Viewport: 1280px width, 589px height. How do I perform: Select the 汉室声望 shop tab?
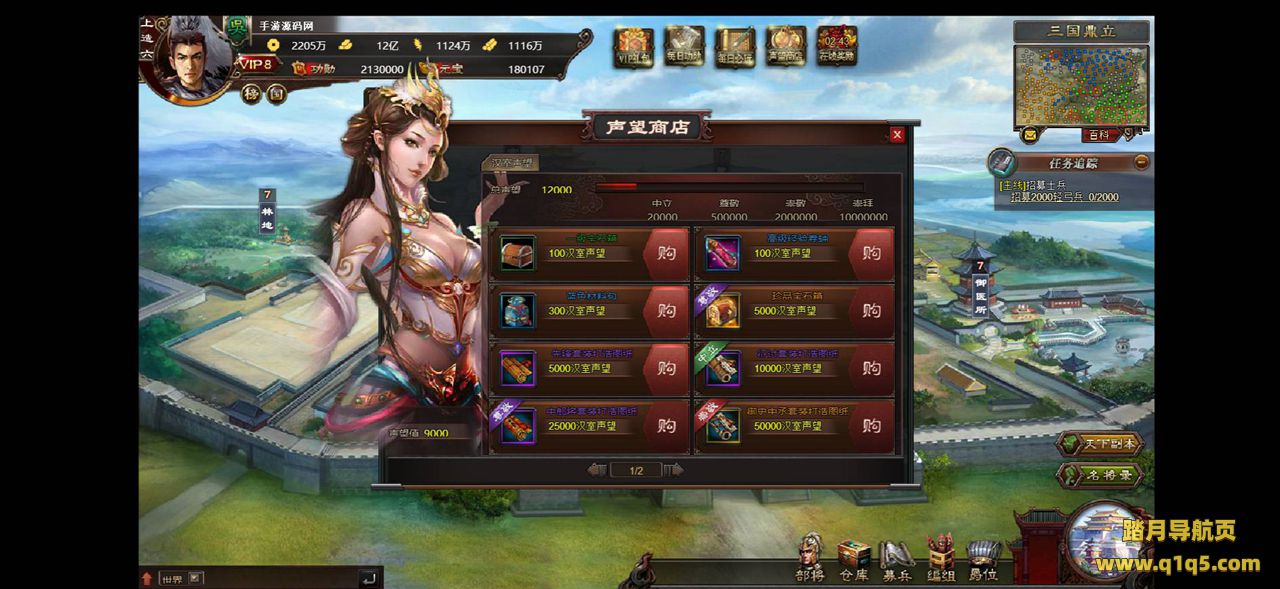click(x=510, y=162)
